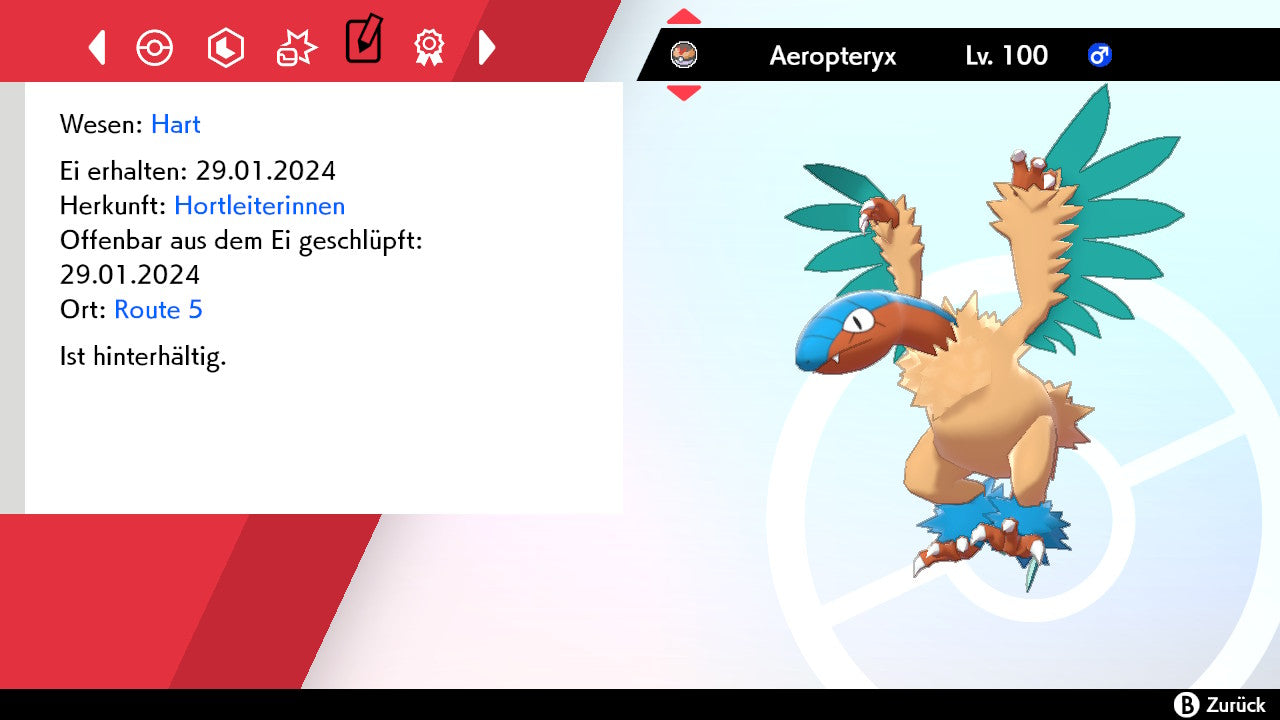
Task: Show the ribbons tab
Action: (429, 47)
